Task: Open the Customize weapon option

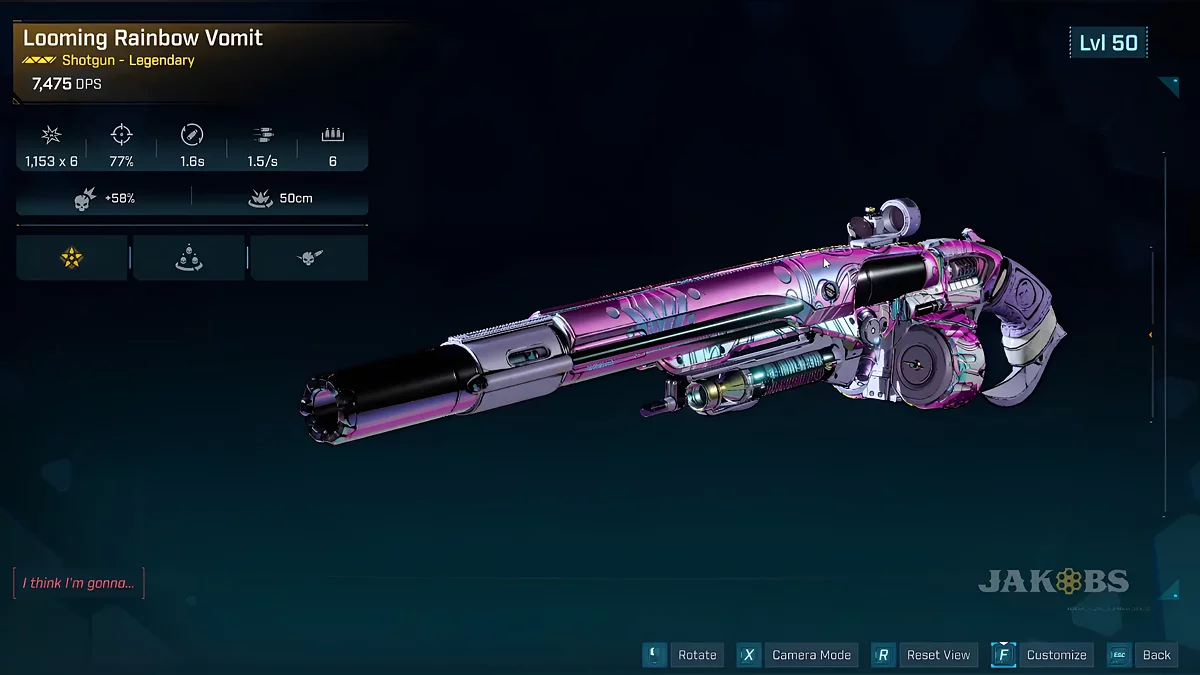Action: point(1056,655)
